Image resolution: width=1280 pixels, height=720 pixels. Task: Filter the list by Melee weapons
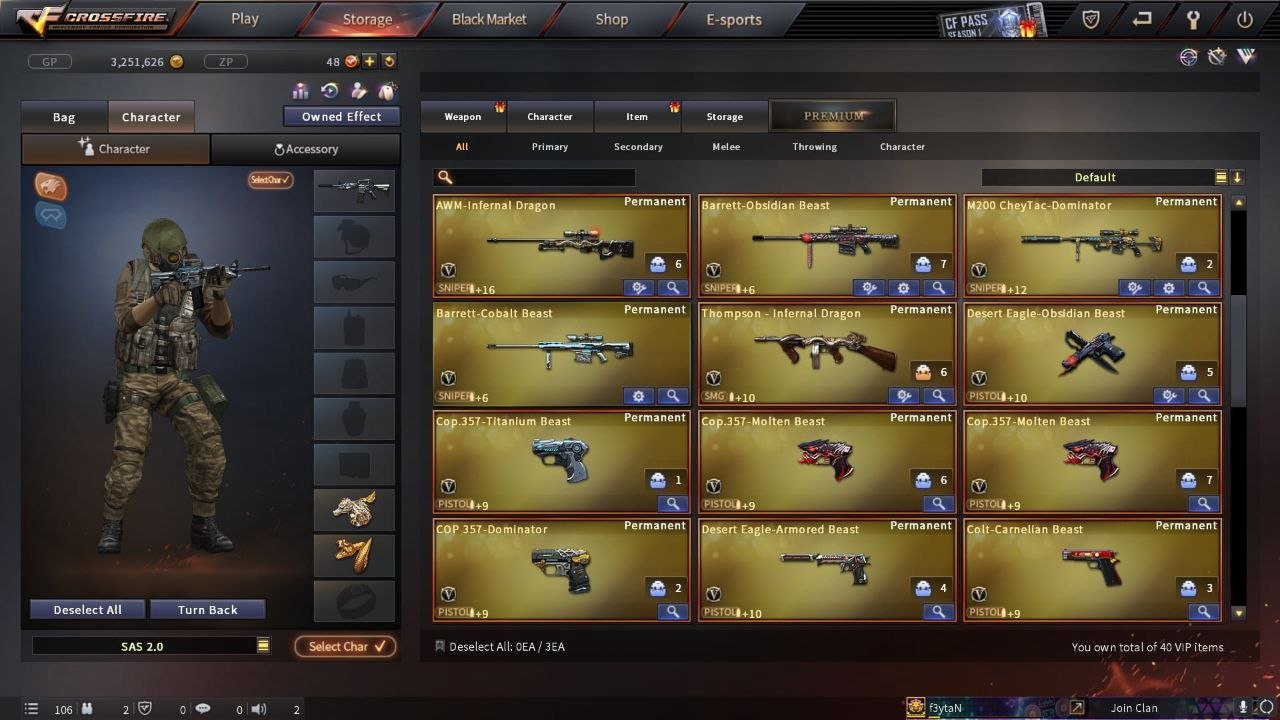[x=726, y=147]
